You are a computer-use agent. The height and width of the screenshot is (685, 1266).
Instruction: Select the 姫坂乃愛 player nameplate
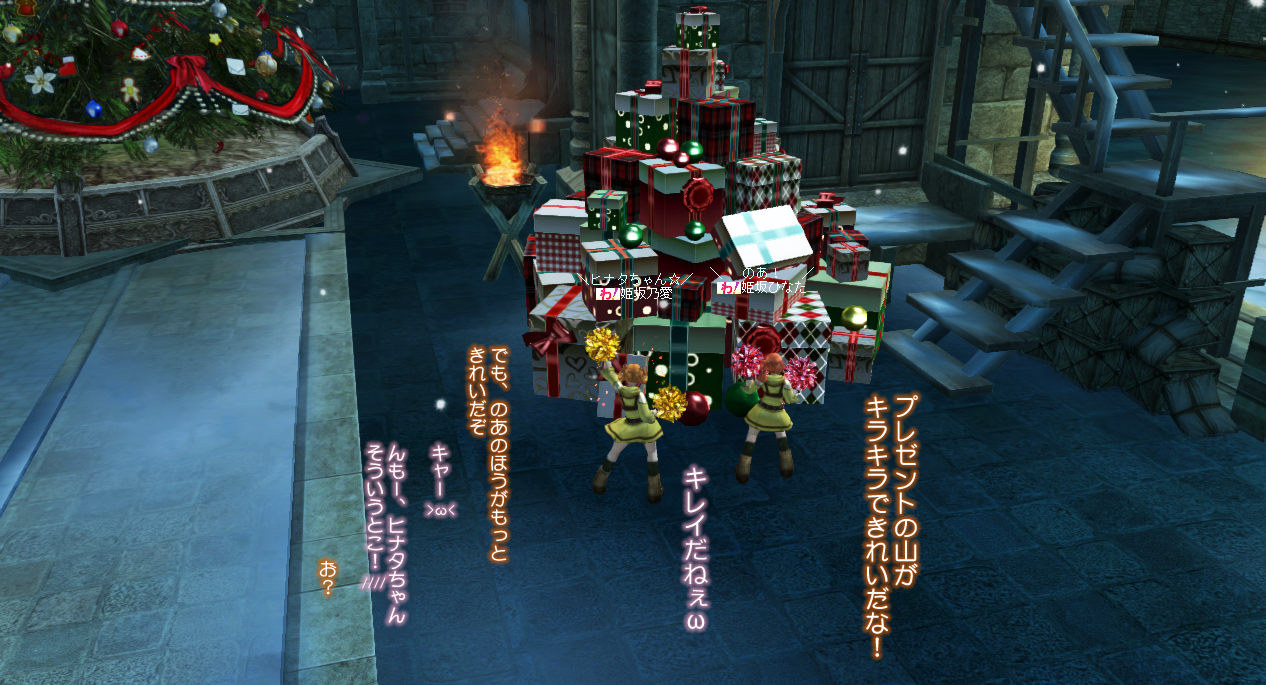tap(645, 294)
